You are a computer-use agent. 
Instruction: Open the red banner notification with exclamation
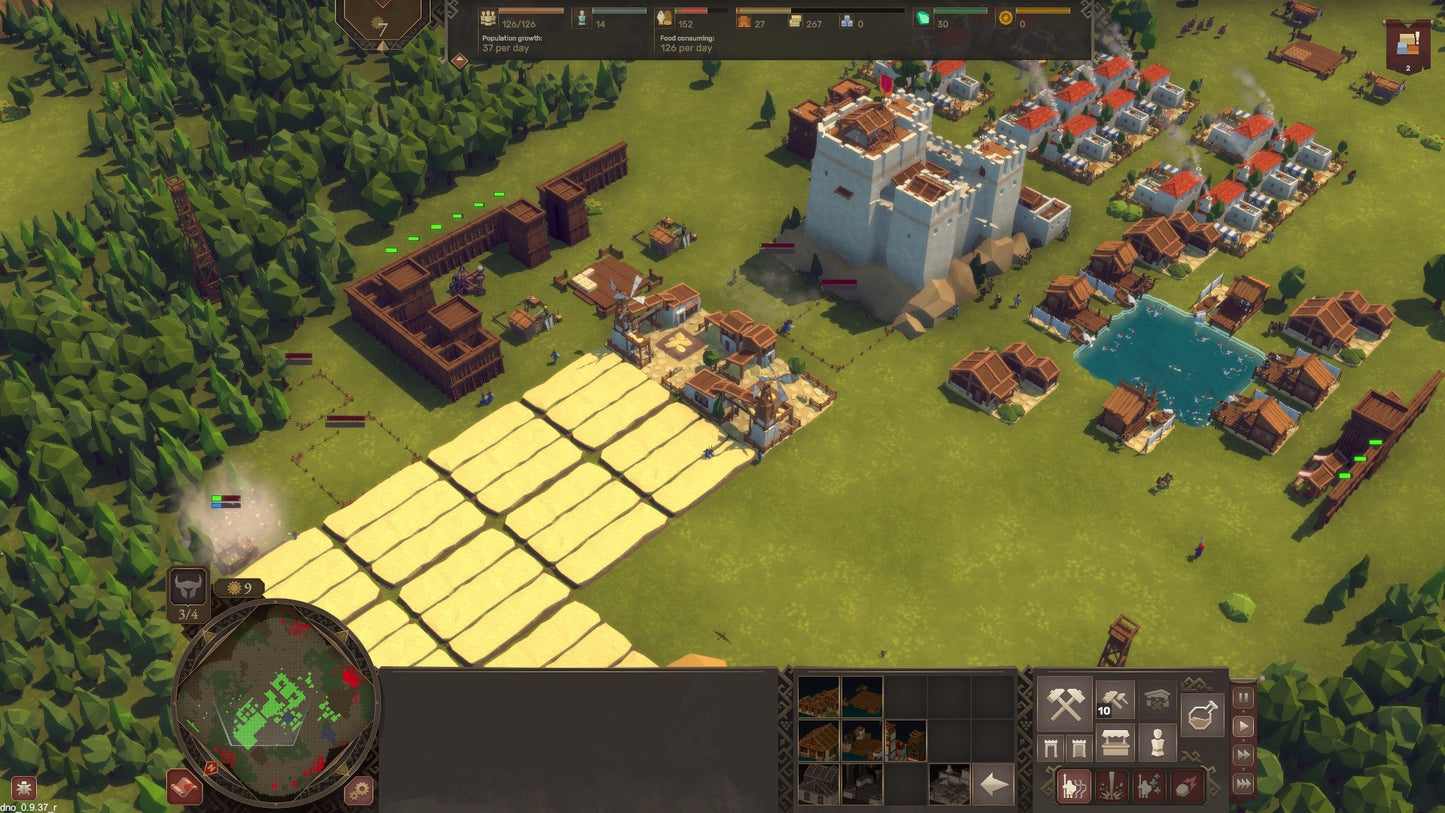click(x=1408, y=47)
